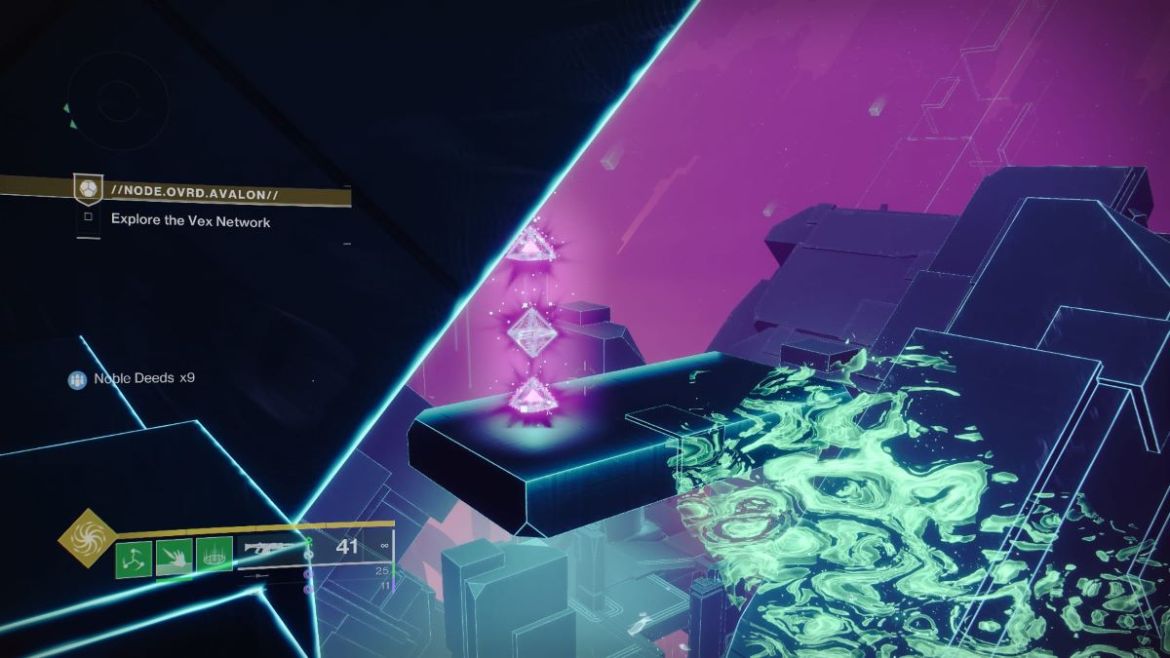Viewport: 1170px width, 658px height.
Task: Select the green three-pronged grenade ability icon
Action: pos(133,556)
